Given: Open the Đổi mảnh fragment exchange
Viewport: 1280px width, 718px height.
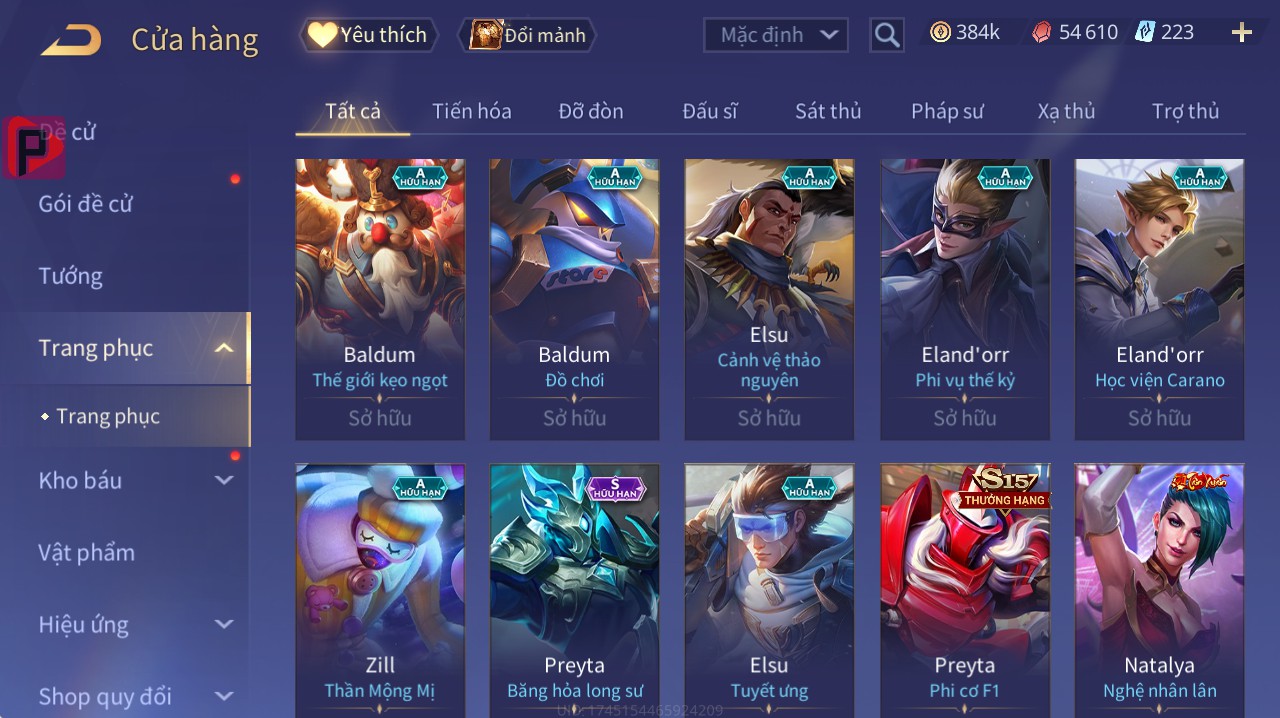Looking at the screenshot, I should (x=527, y=35).
